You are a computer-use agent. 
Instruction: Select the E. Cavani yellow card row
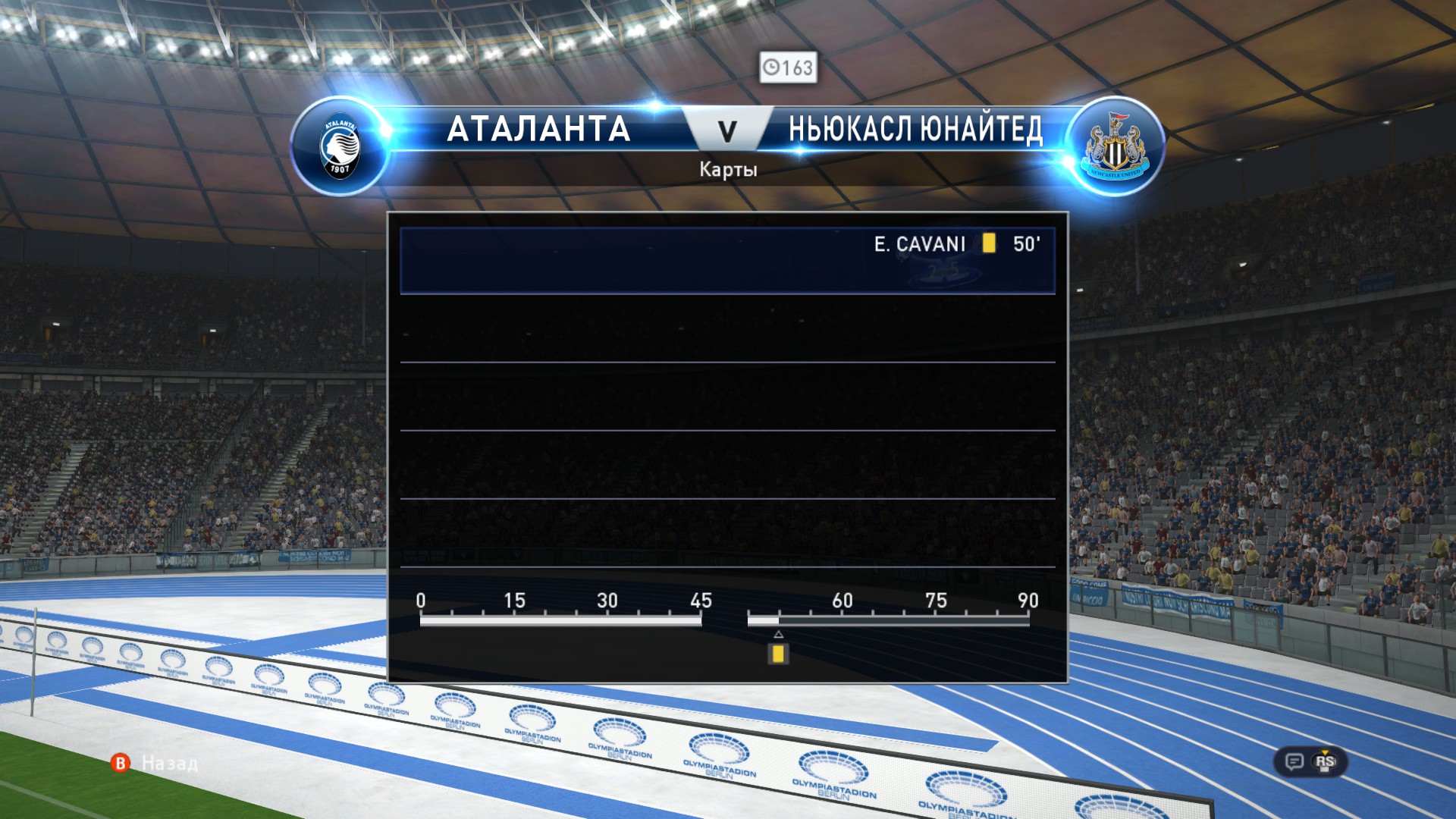tap(726, 260)
